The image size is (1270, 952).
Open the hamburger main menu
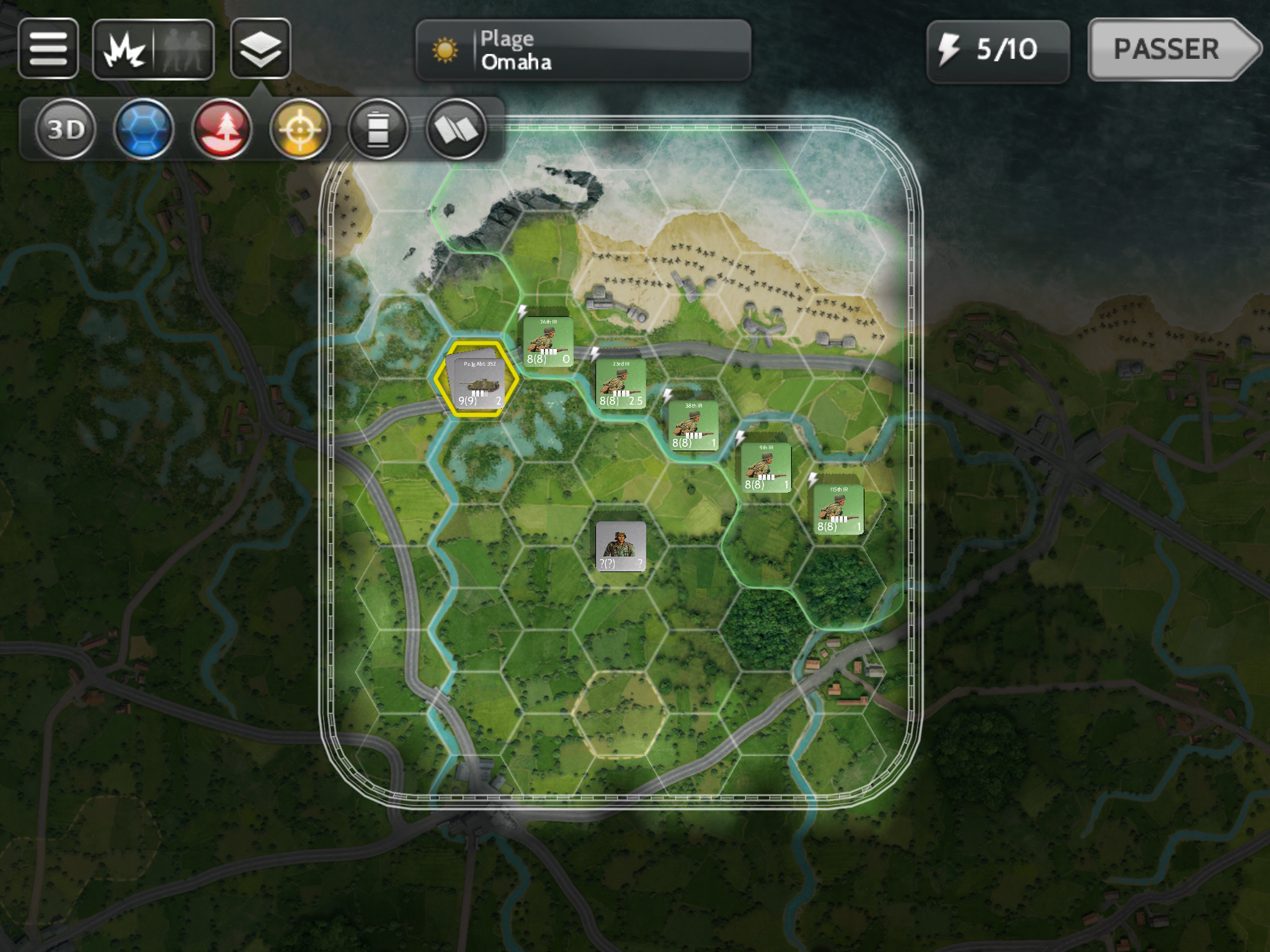48,48
